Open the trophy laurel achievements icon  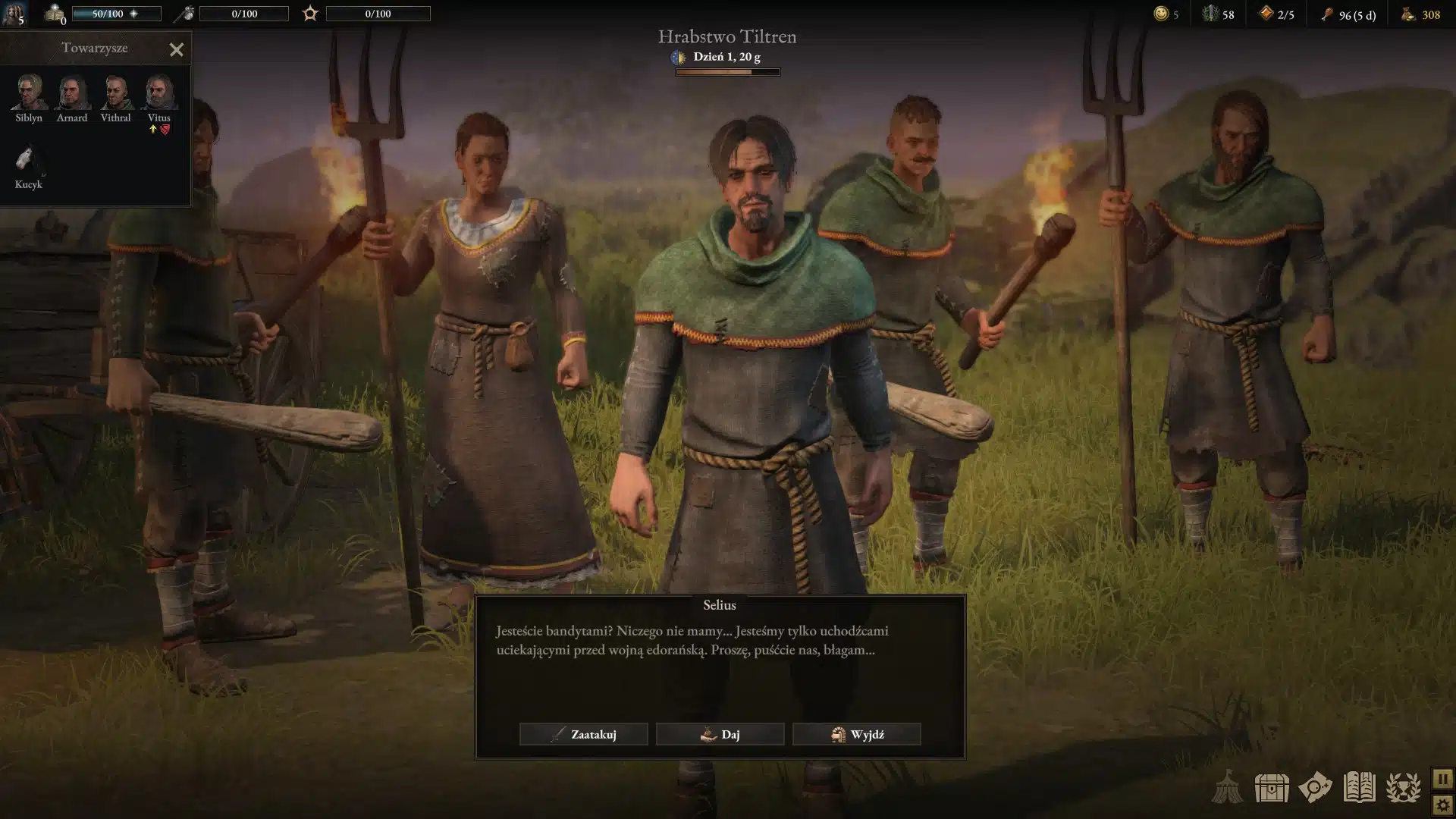(1404, 788)
